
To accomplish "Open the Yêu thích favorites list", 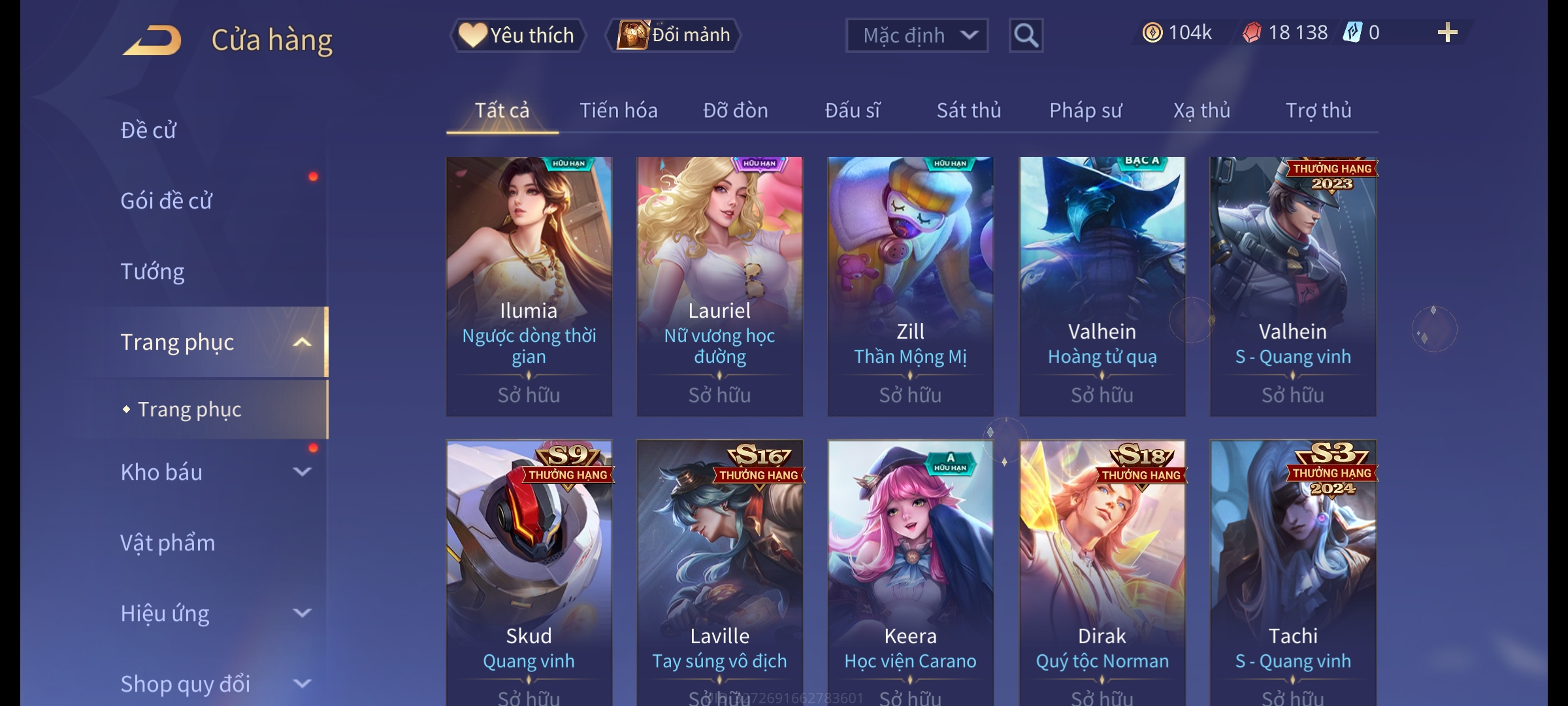I will tap(517, 35).
